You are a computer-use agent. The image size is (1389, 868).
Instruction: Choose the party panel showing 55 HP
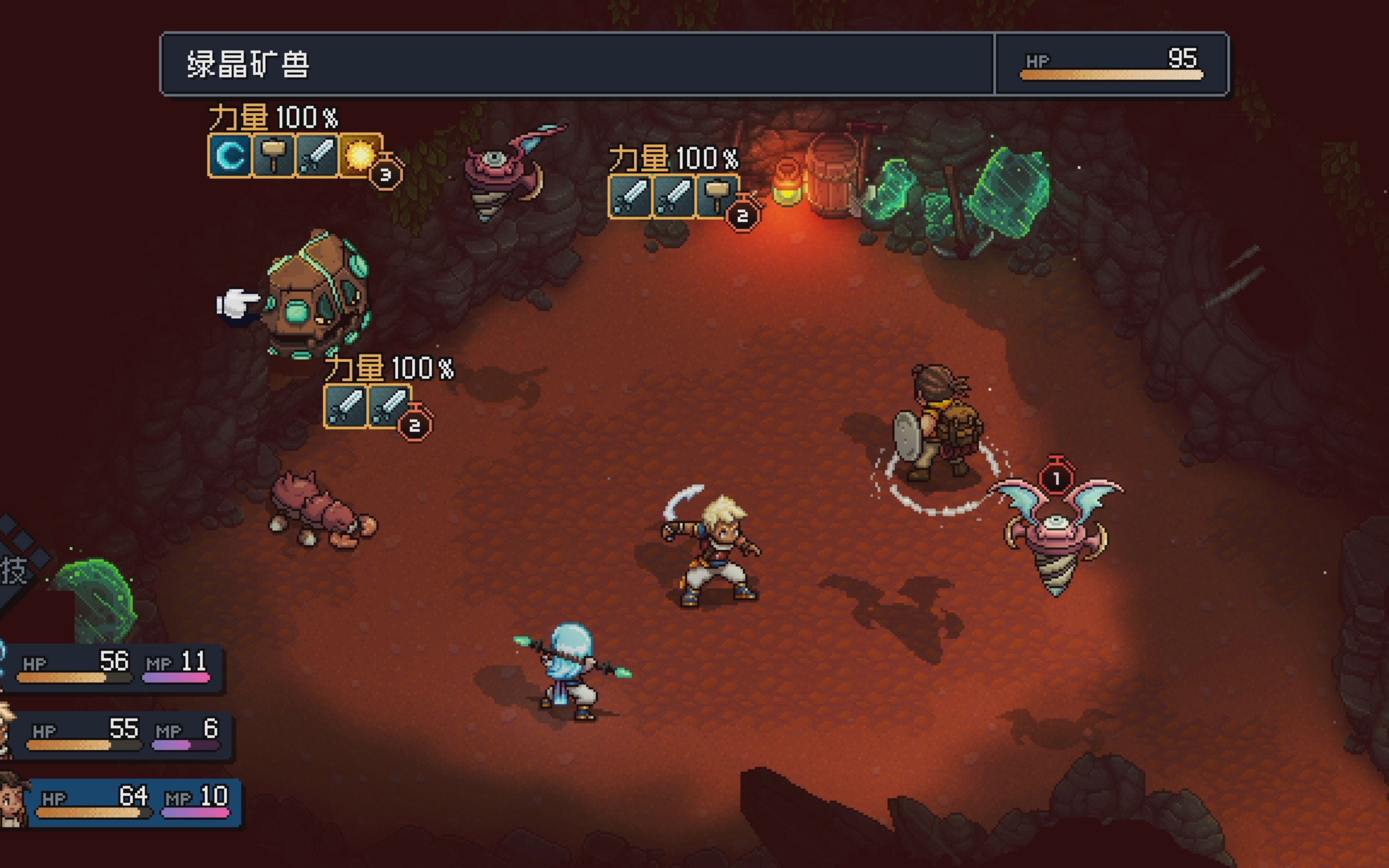(123, 735)
